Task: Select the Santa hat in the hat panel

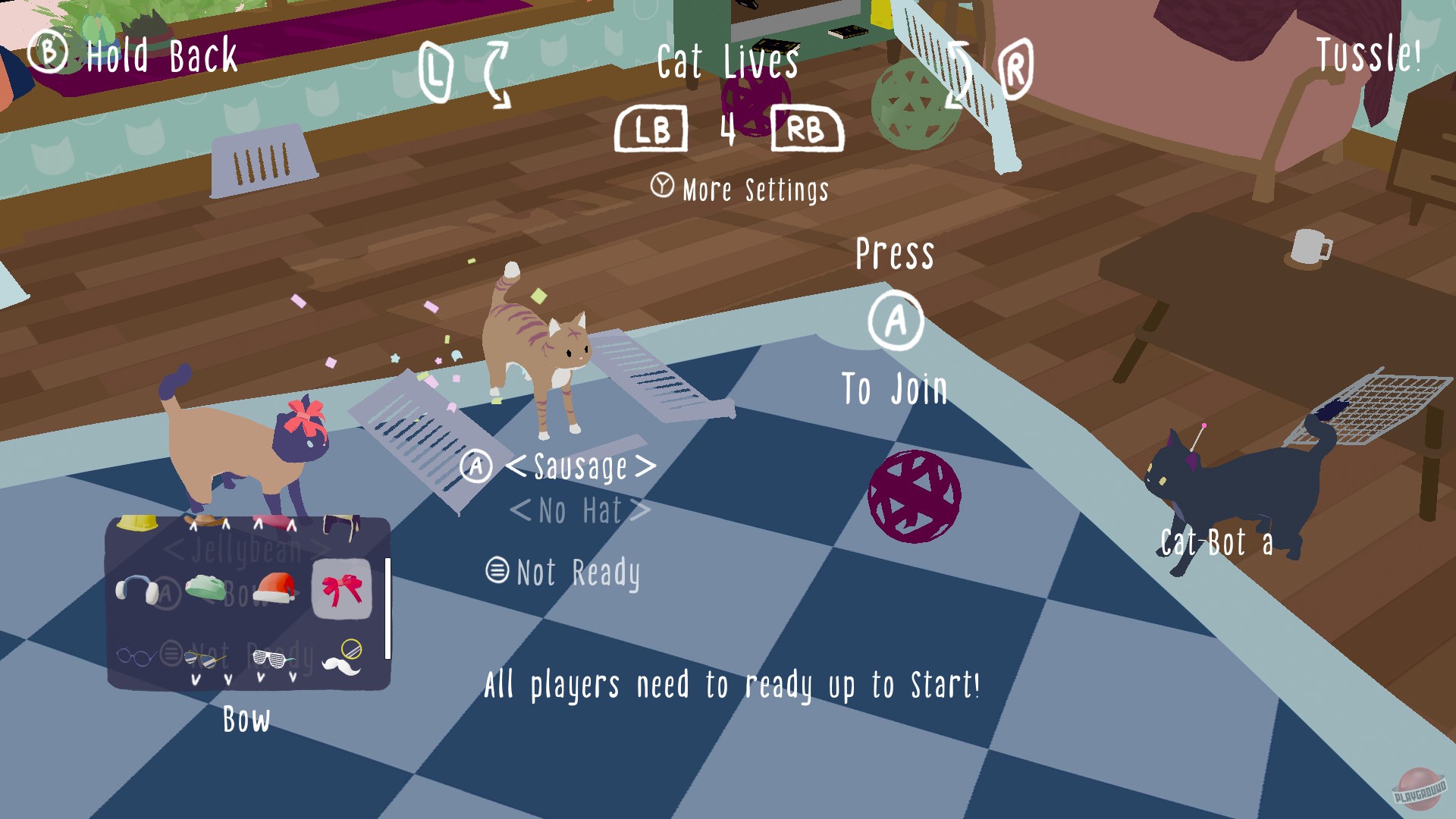Action: [x=274, y=588]
